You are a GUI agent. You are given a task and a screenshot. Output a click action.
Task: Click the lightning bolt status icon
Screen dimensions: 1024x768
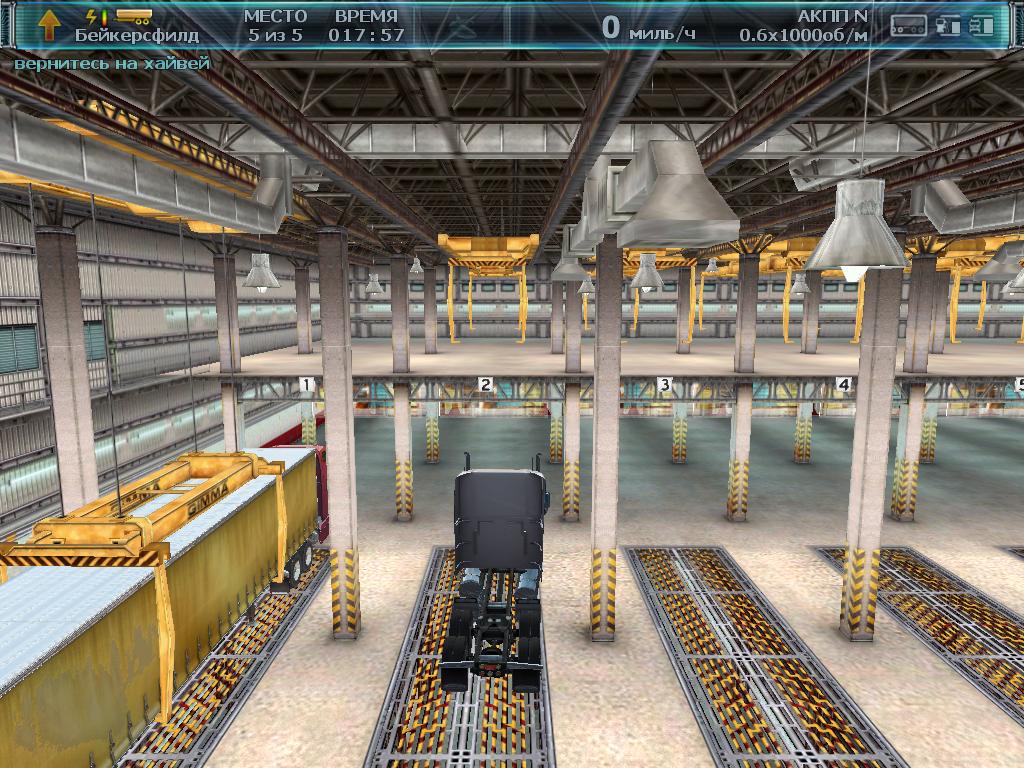point(92,16)
